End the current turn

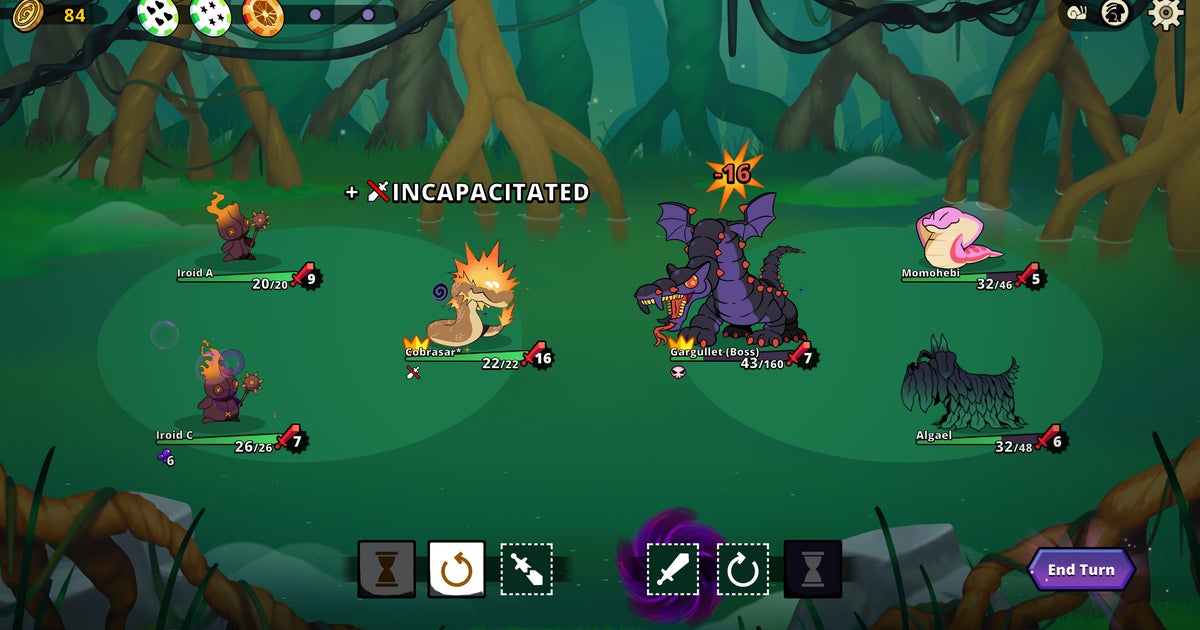pyautogui.click(x=1081, y=570)
